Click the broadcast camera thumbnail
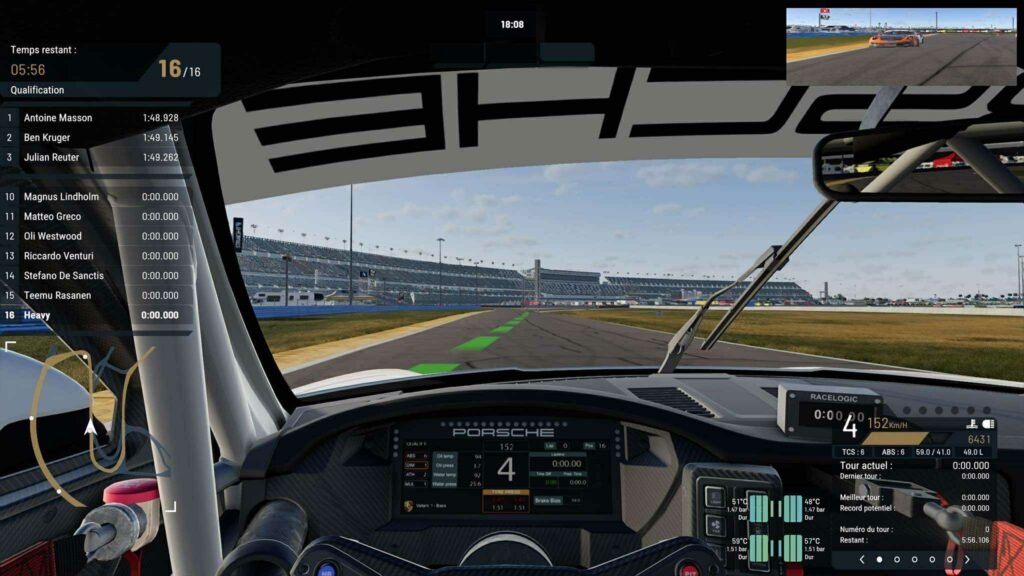Image resolution: width=1024 pixels, height=576 pixels. click(x=900, y=34)
